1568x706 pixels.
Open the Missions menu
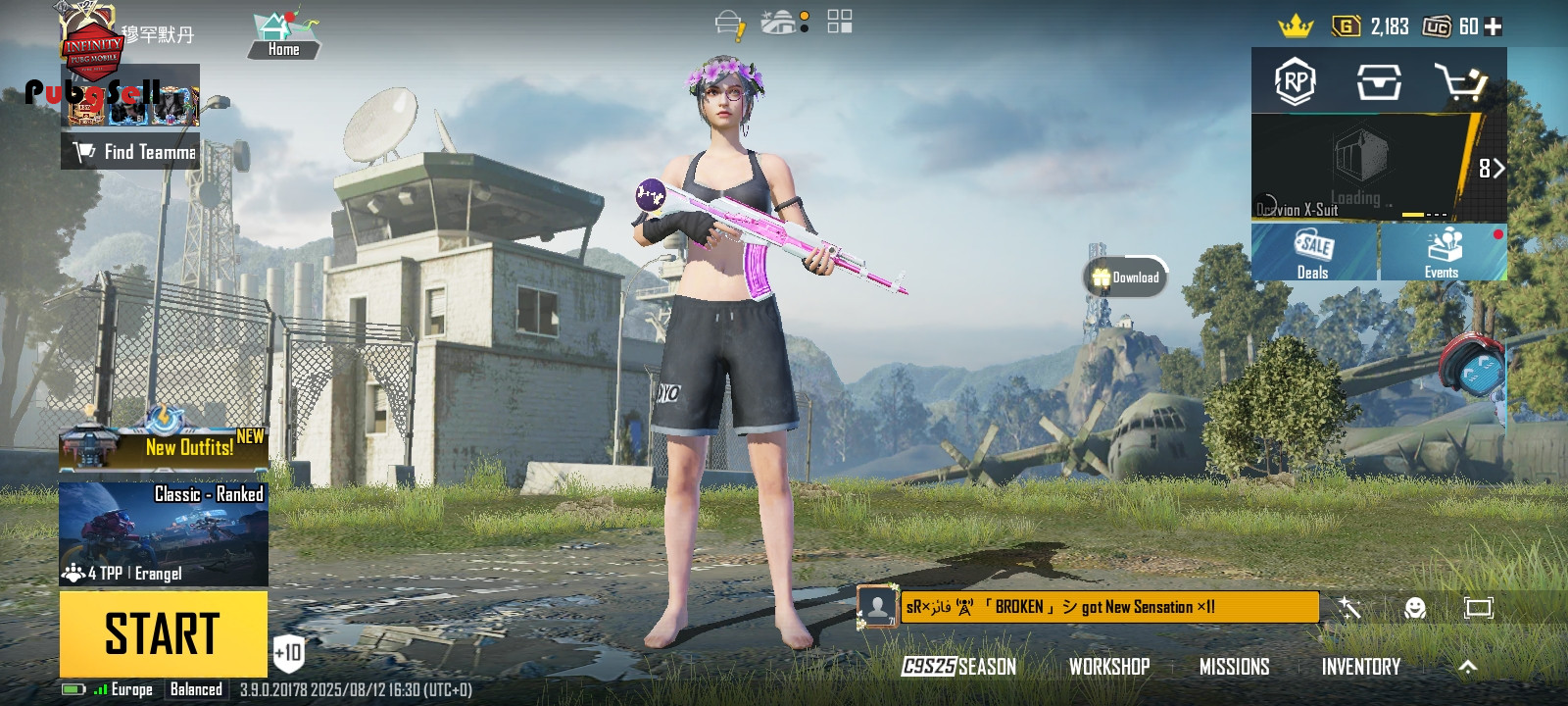pos(1234,667)
